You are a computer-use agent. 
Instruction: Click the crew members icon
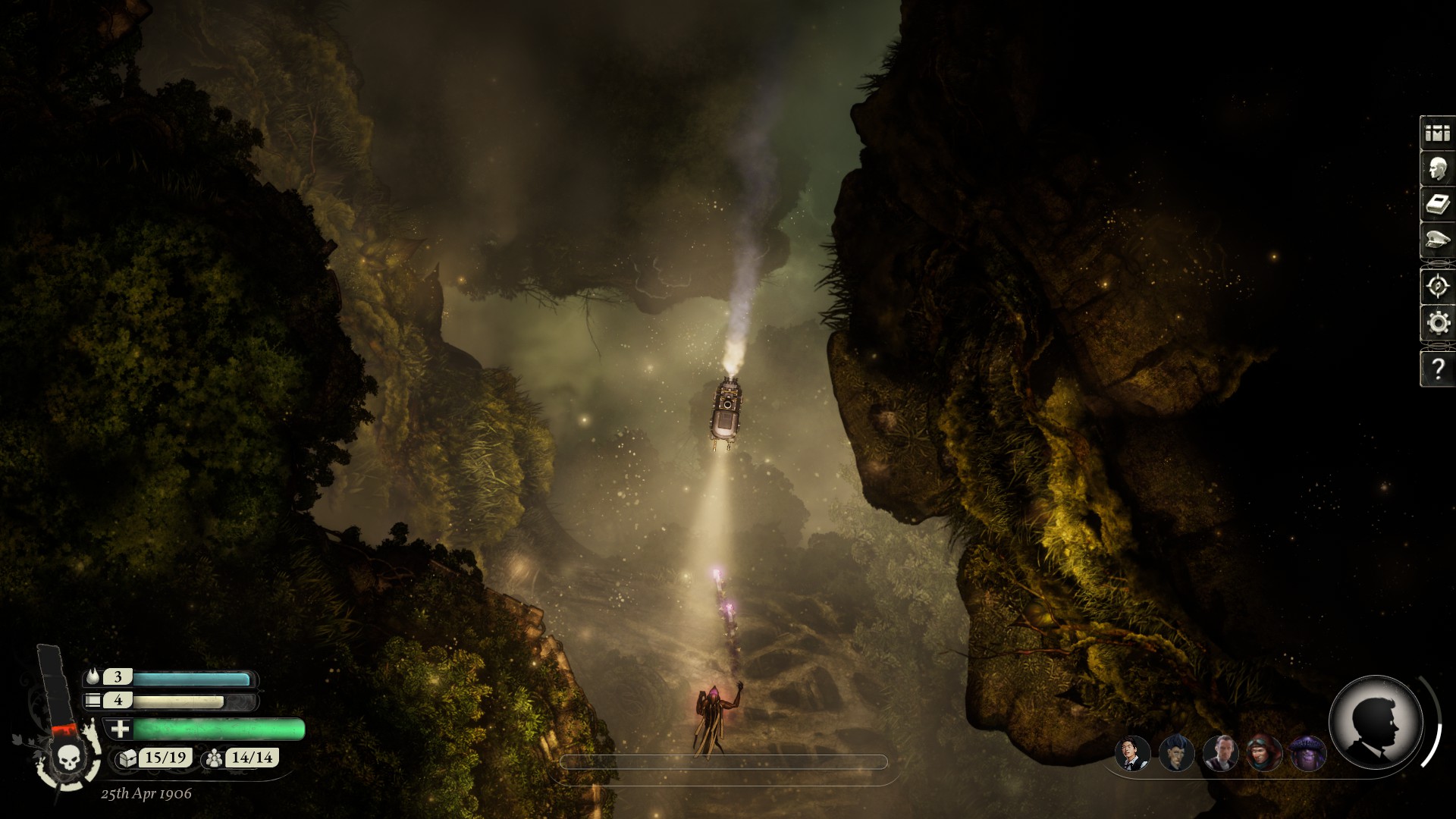[215, 758]
